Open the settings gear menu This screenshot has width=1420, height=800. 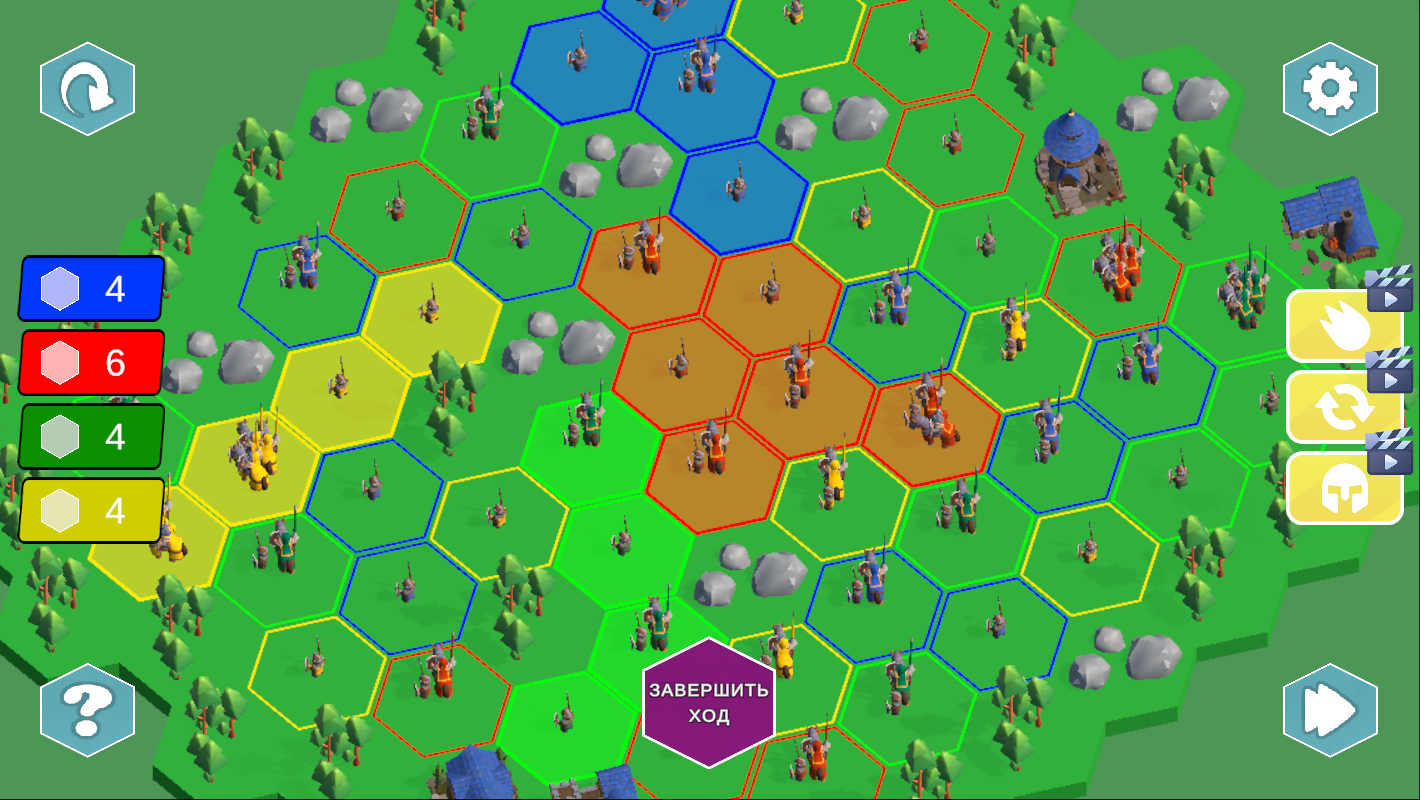[x=1330, y=88]
